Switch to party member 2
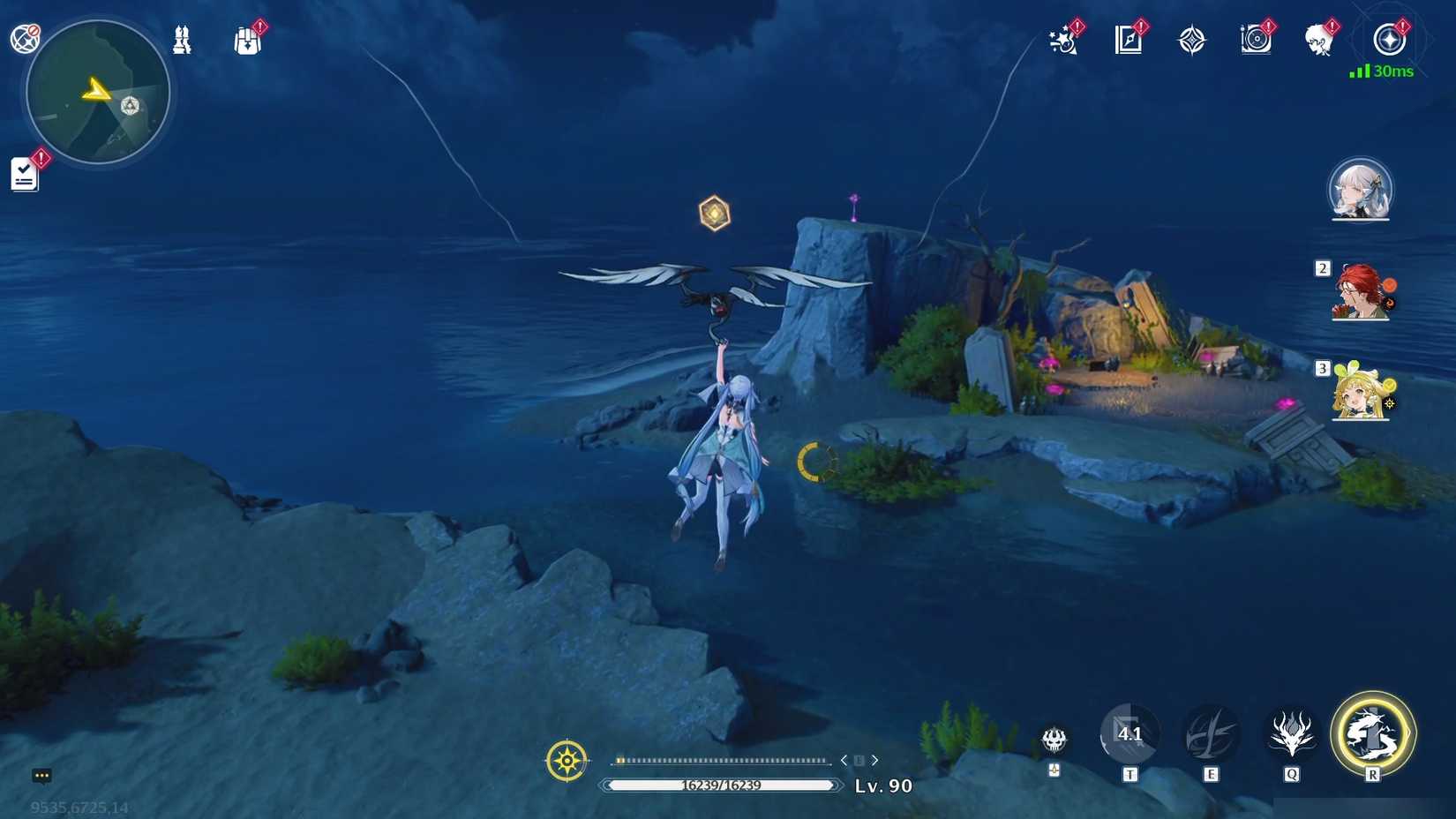Screen dimensions: 1456x819 tap(1359, 291)
